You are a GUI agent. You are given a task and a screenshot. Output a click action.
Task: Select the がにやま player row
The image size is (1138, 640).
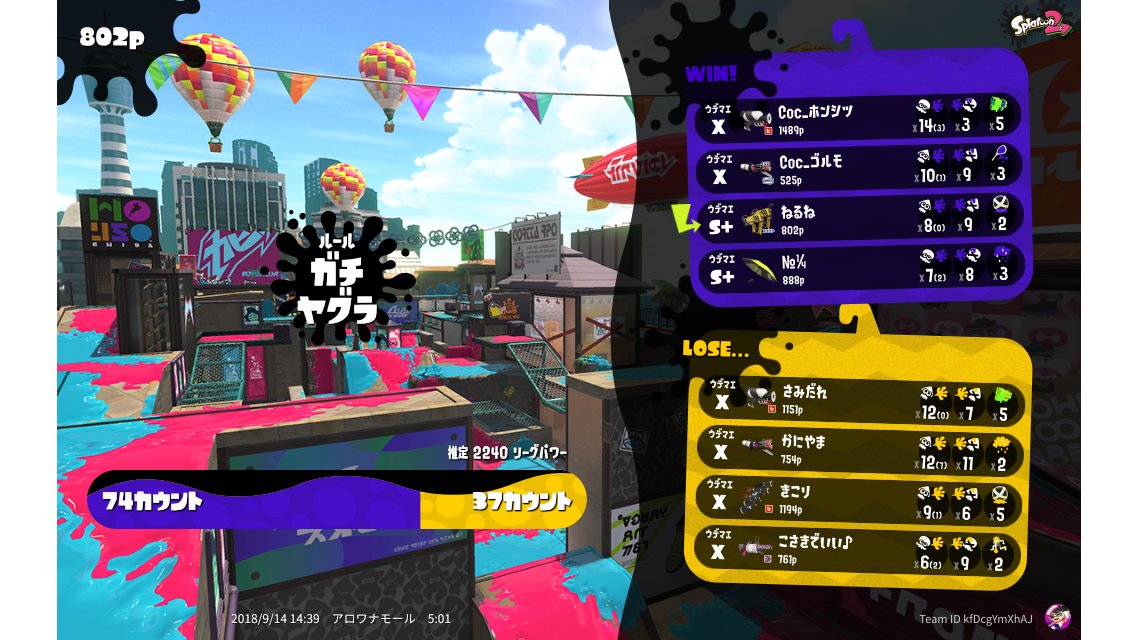click(x=859, y=452)
